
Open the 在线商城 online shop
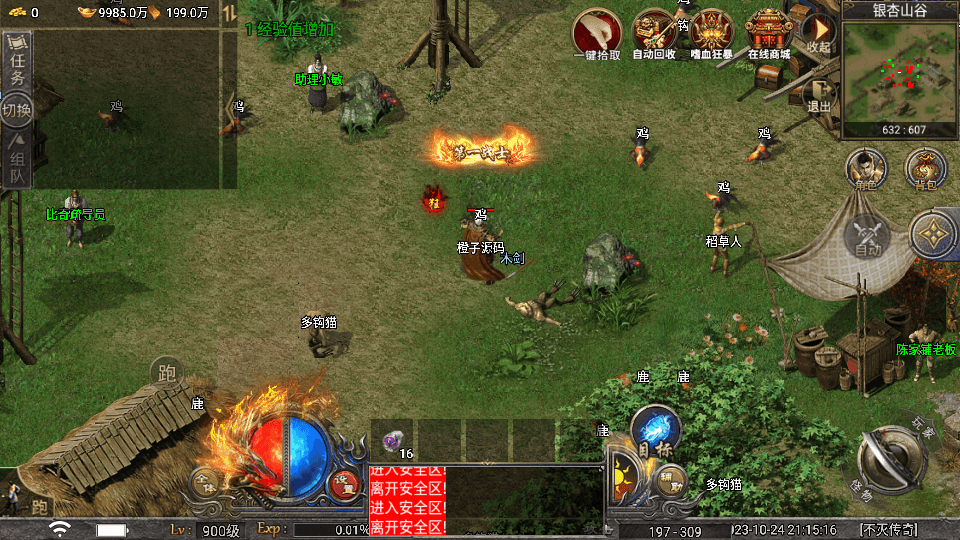coord(769,31)
